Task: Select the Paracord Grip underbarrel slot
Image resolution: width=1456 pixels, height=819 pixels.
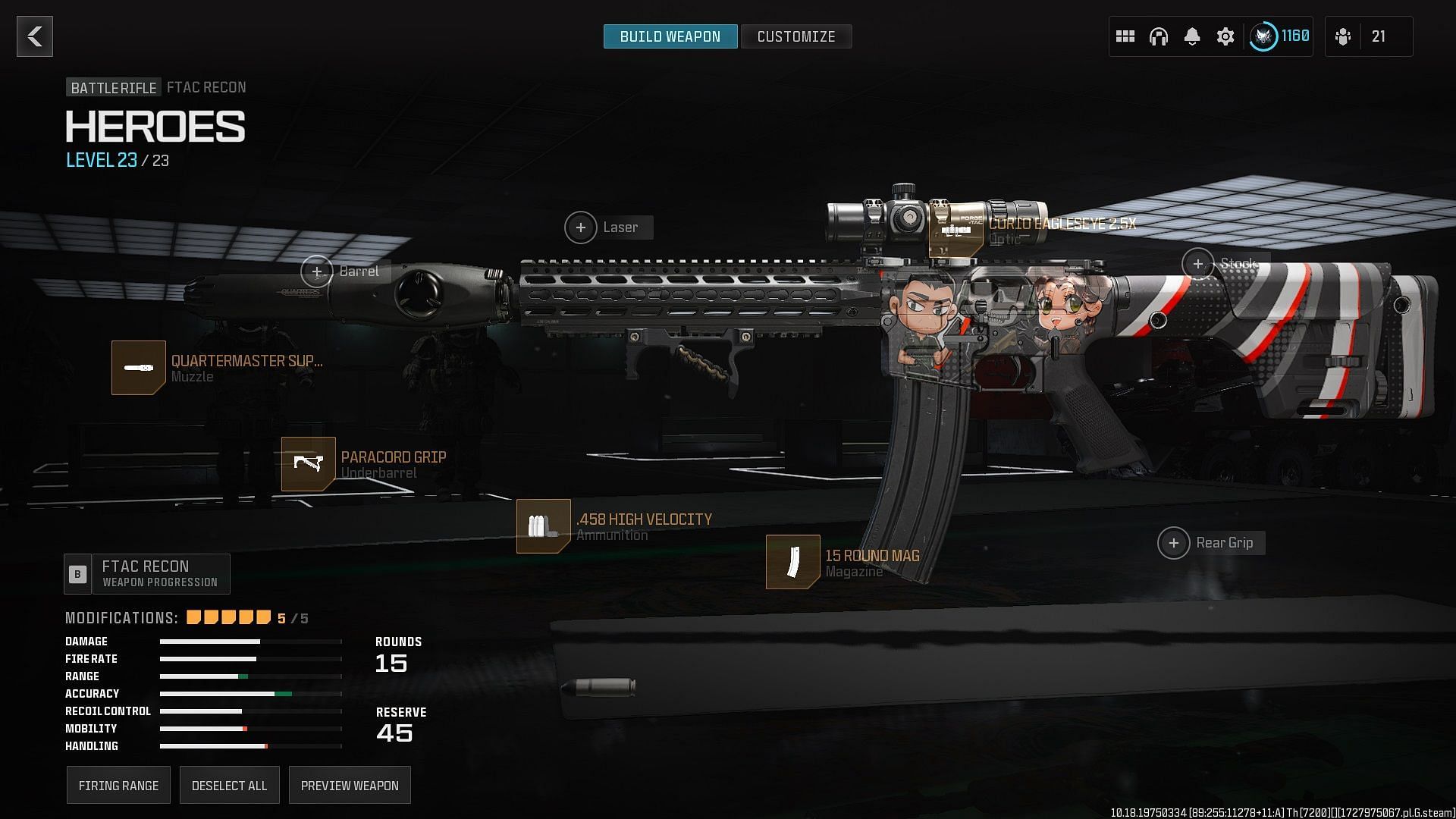Action: (x=309, y=464)
